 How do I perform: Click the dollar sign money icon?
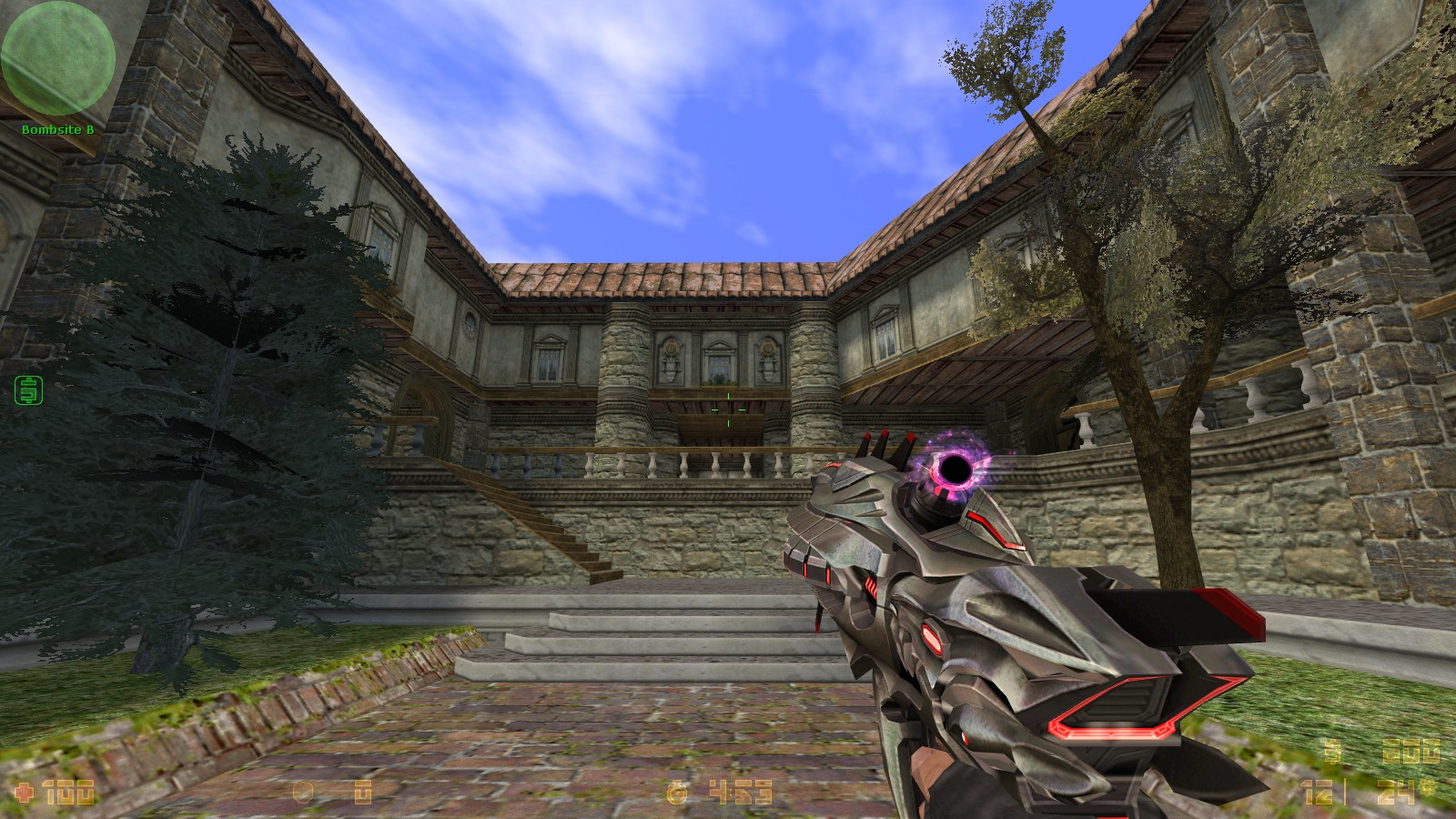coord(1333,752)
